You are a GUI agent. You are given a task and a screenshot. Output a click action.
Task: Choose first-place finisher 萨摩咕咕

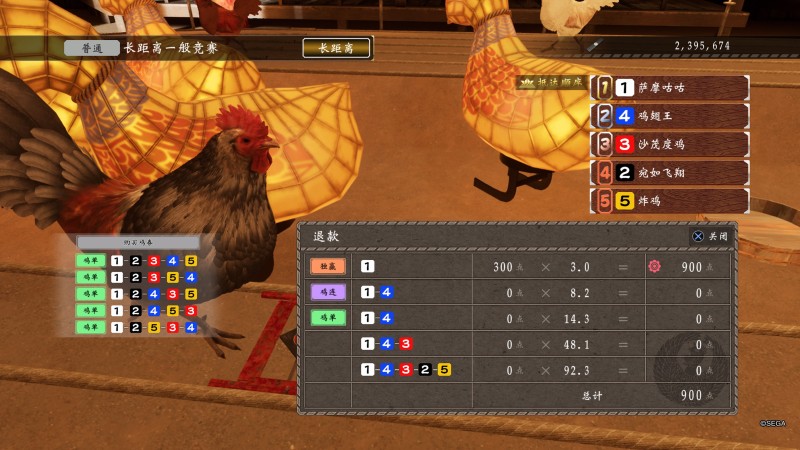tap(670, 88)
